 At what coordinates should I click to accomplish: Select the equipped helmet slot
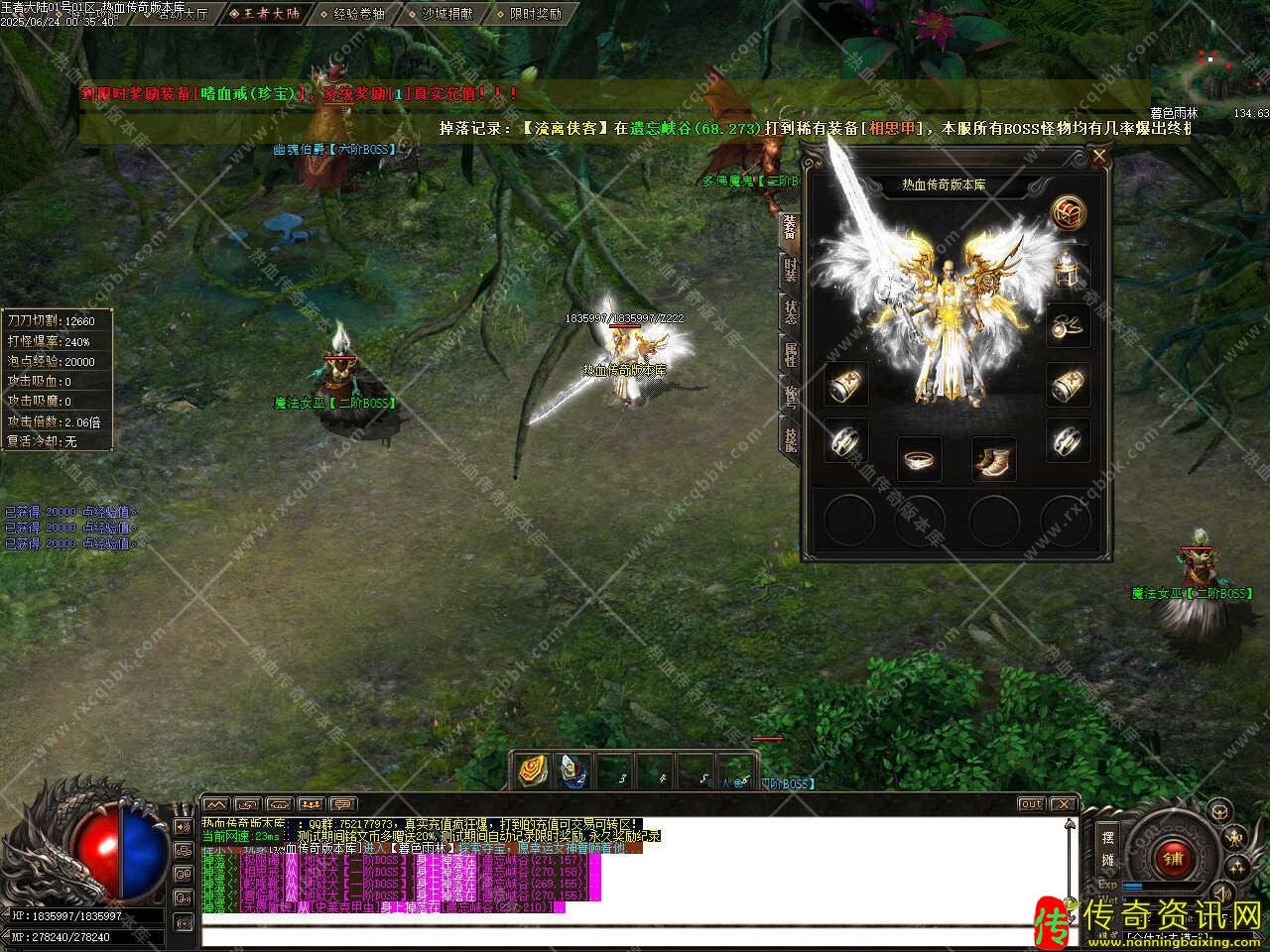[1068, 267]
